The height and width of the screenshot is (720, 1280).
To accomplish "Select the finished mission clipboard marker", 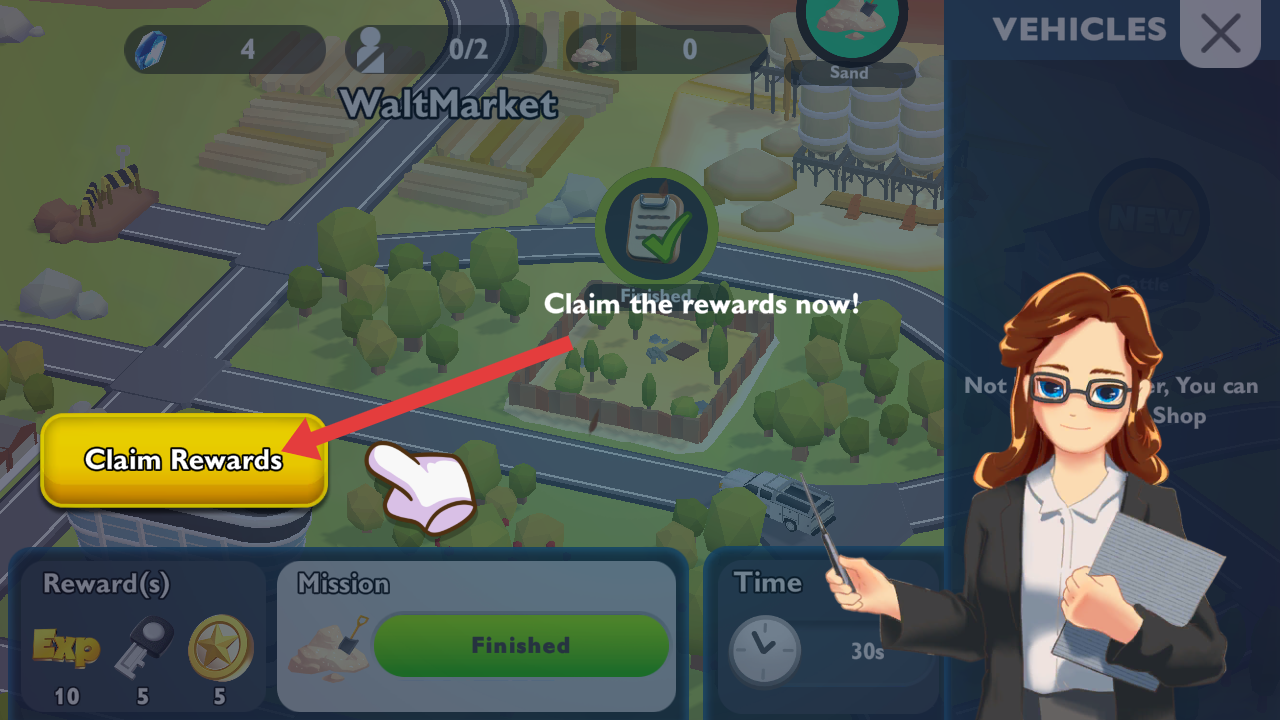I will (x=656, y=228).
